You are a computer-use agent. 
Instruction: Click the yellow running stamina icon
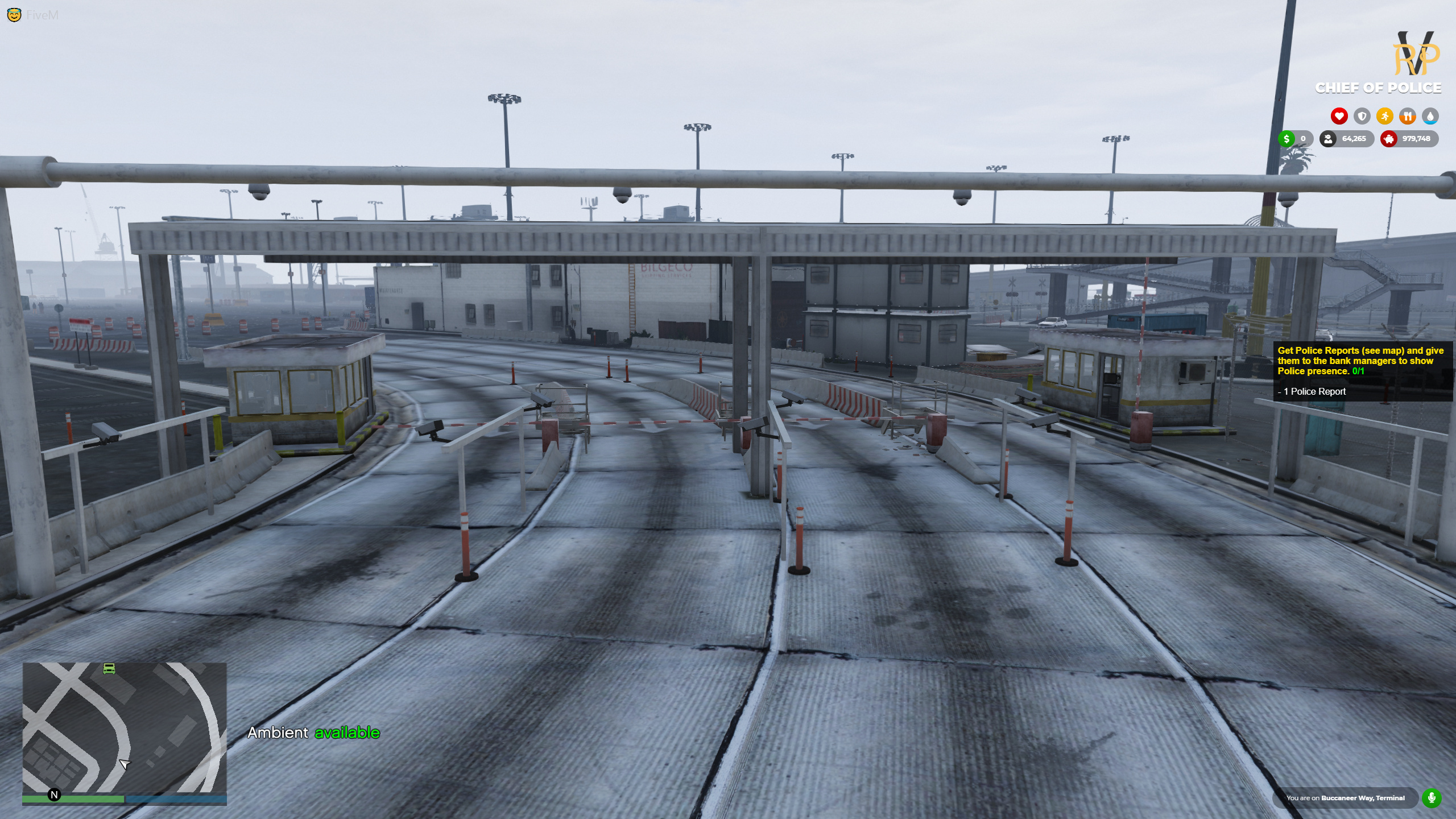click(x=1385, y=116)
